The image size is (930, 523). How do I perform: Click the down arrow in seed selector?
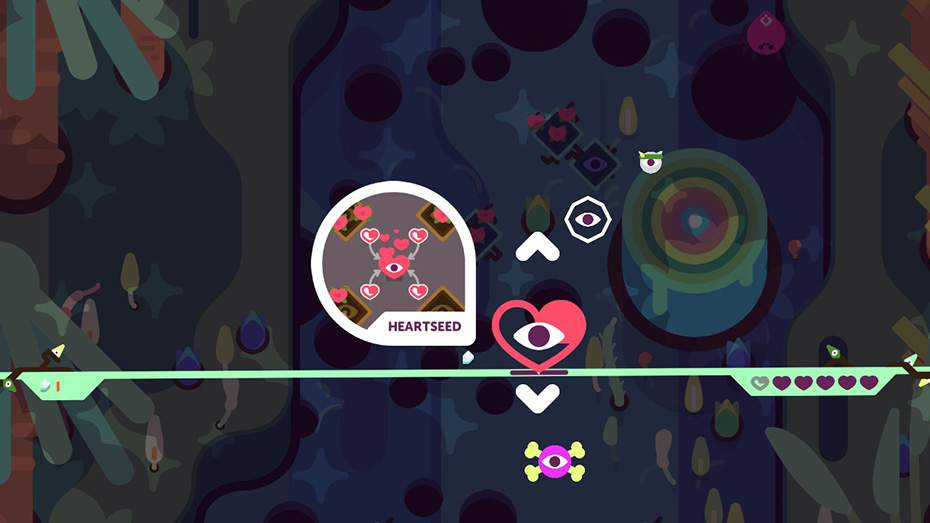point(537,396)
